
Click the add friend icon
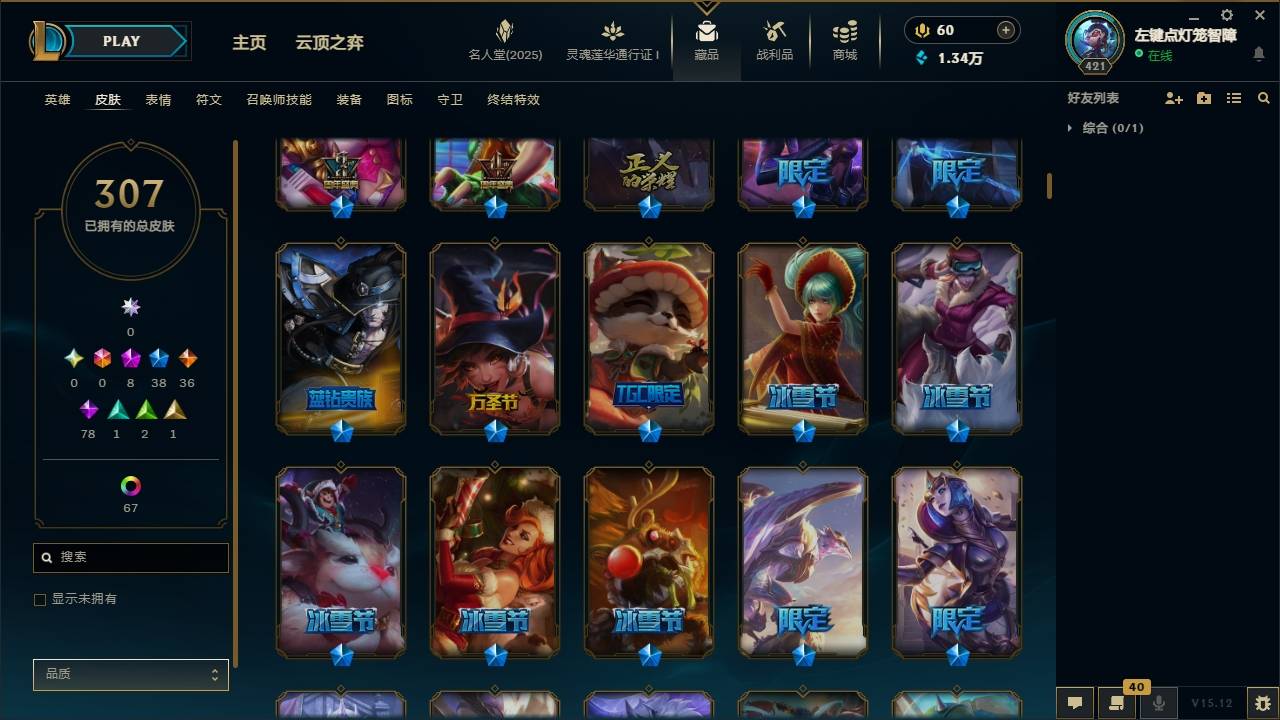pyautogui.click(x=1174, y=98)
